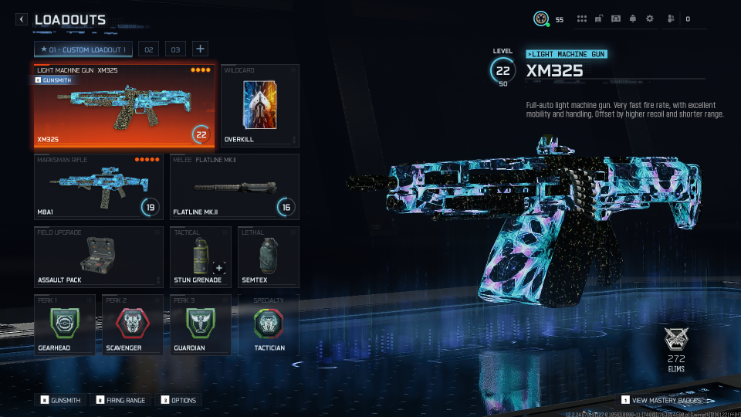Add a new loadout with the plus button
Screen dimensions: 741x417
(200, 49)
